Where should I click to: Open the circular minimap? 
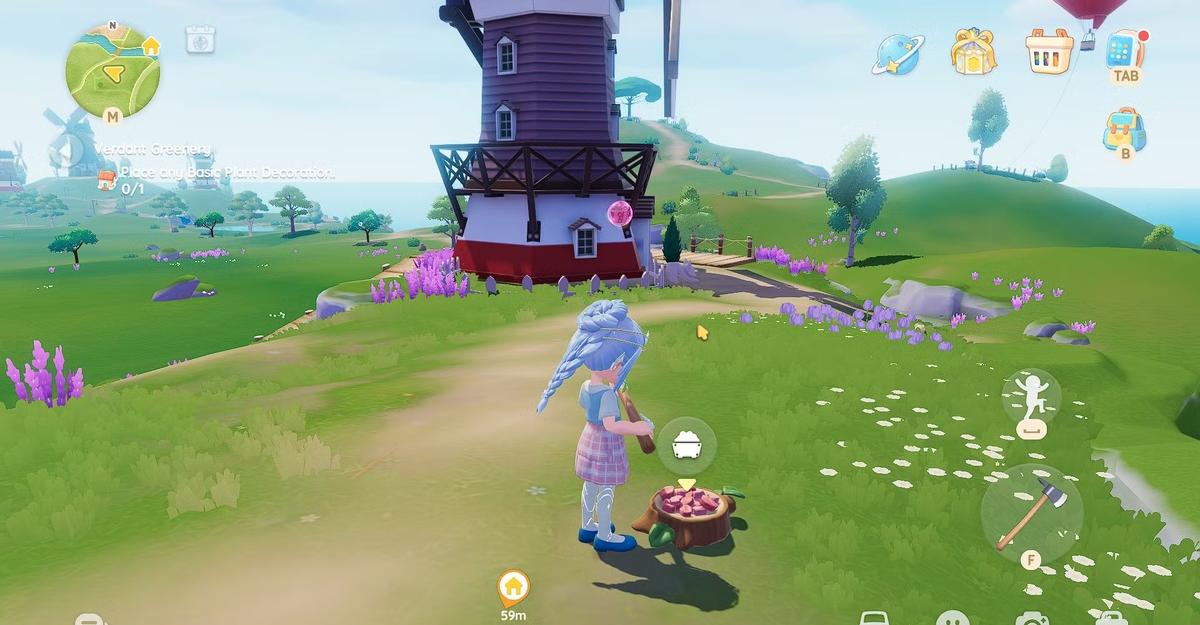(113, 70)
